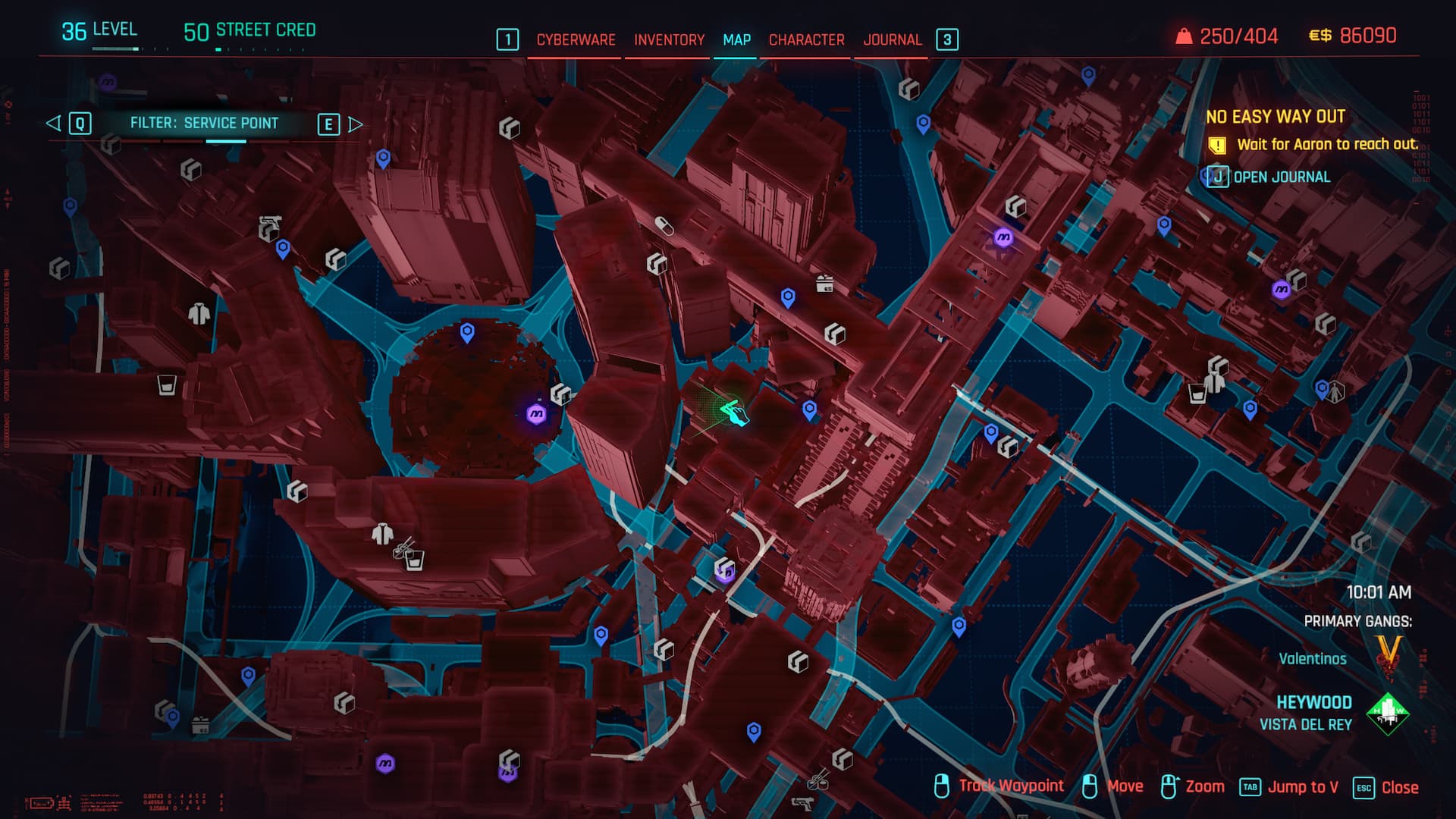This screenshot has height=819, width=1456.
Task: Click the green player position marker
Action: point(733,413)
